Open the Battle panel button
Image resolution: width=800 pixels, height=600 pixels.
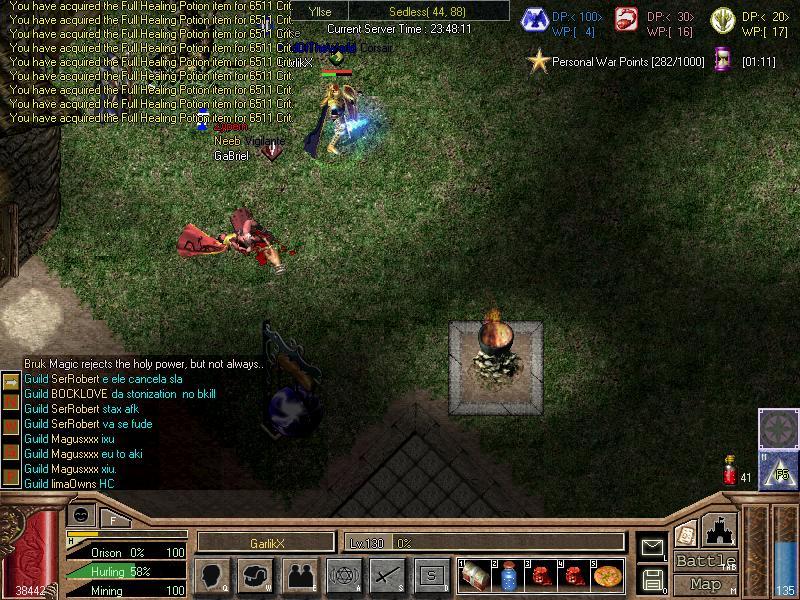tap(705, 561)
